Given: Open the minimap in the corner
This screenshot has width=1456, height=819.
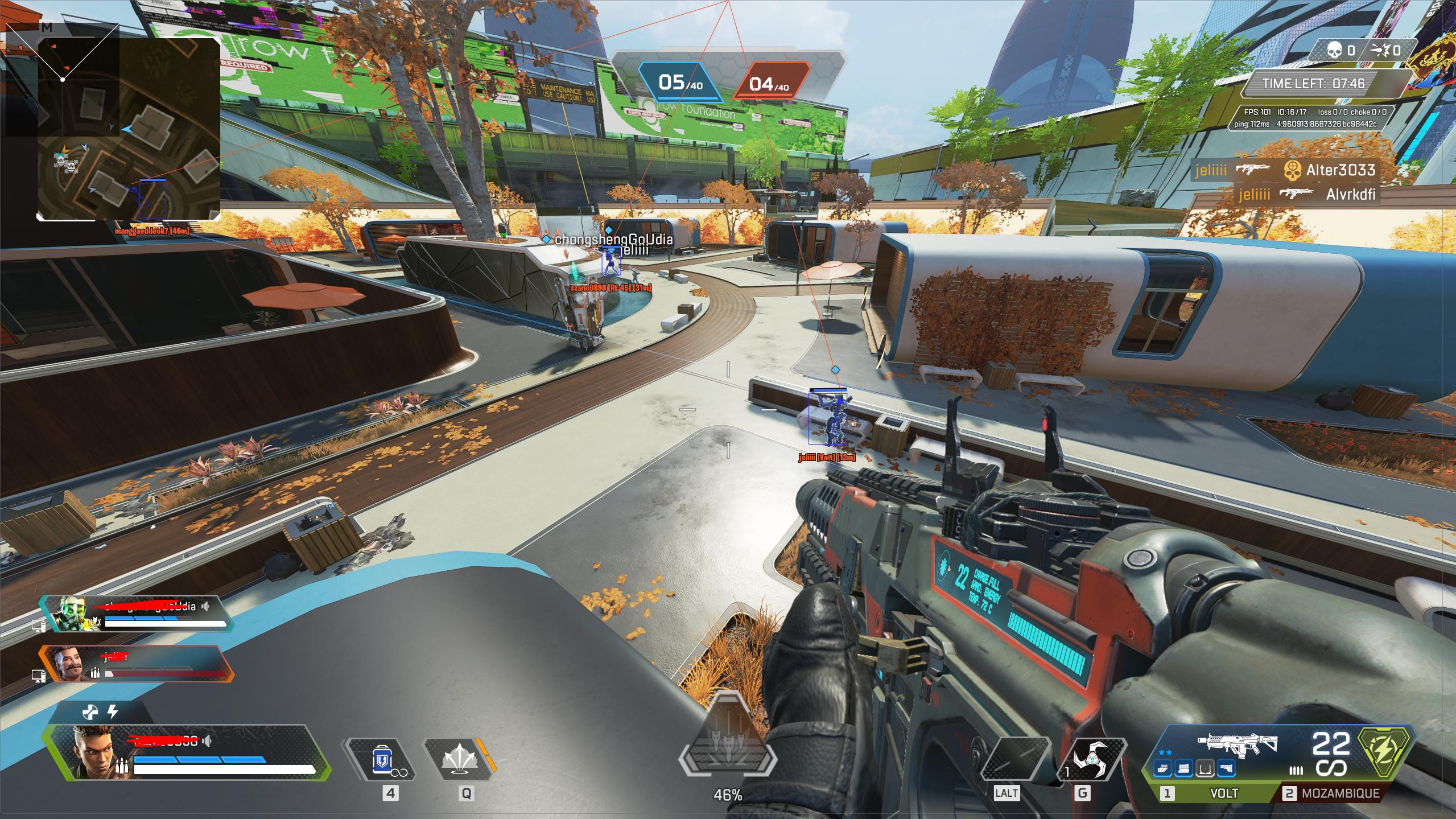Looking at the screenshot, I should 129,130.
